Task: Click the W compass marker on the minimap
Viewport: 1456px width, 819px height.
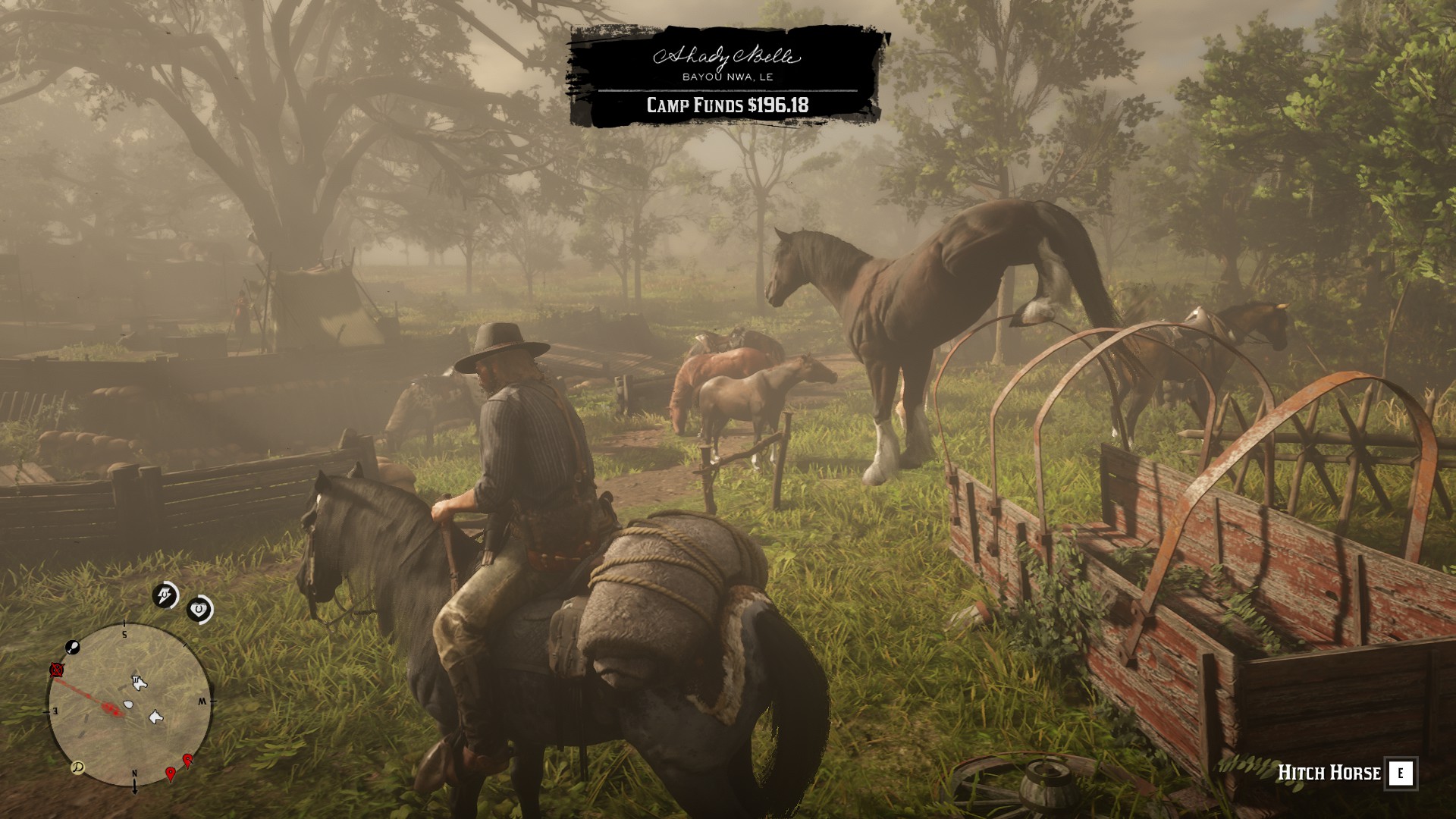Action: (x=203, y=701)
